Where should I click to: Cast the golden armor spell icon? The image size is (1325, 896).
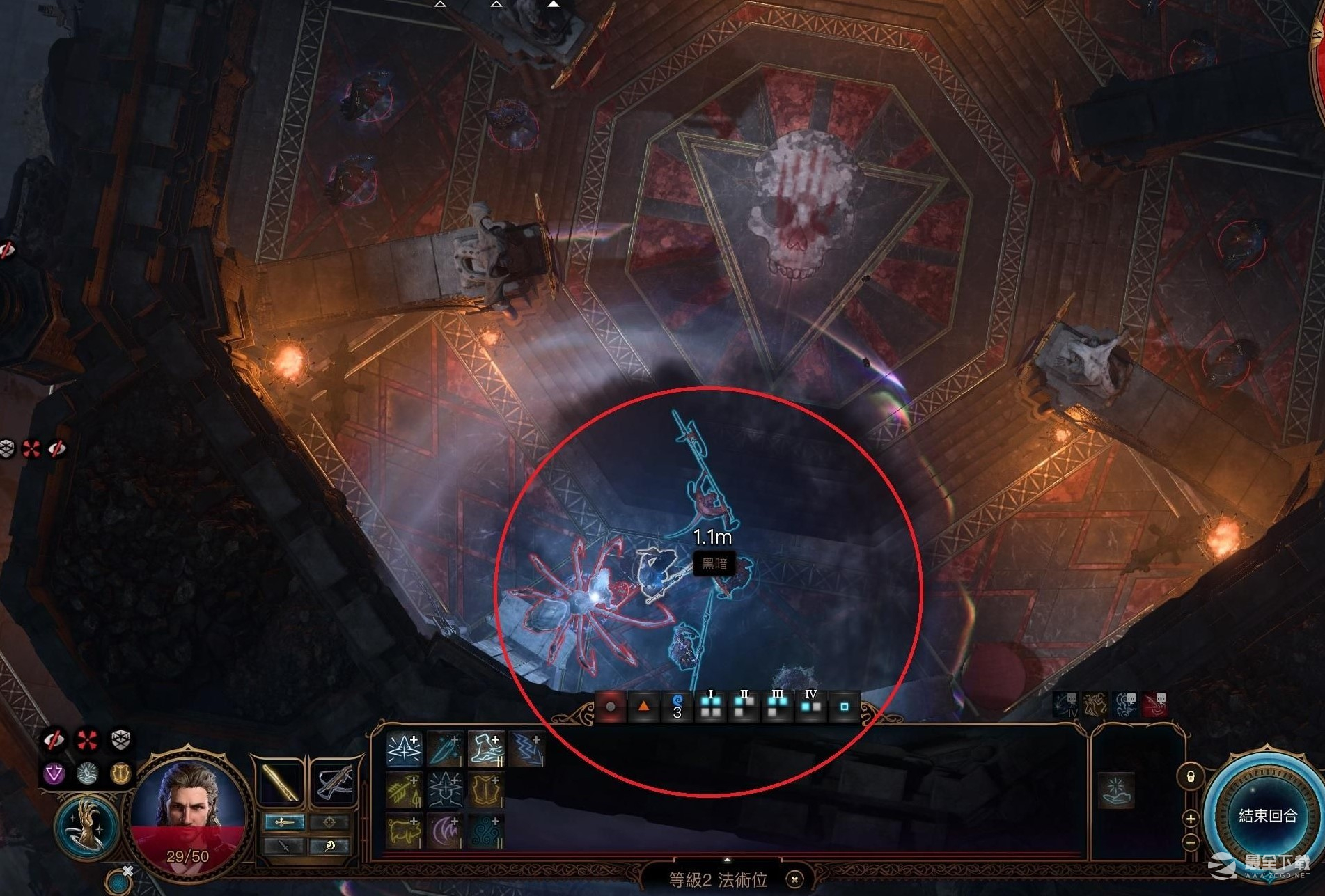485,791
